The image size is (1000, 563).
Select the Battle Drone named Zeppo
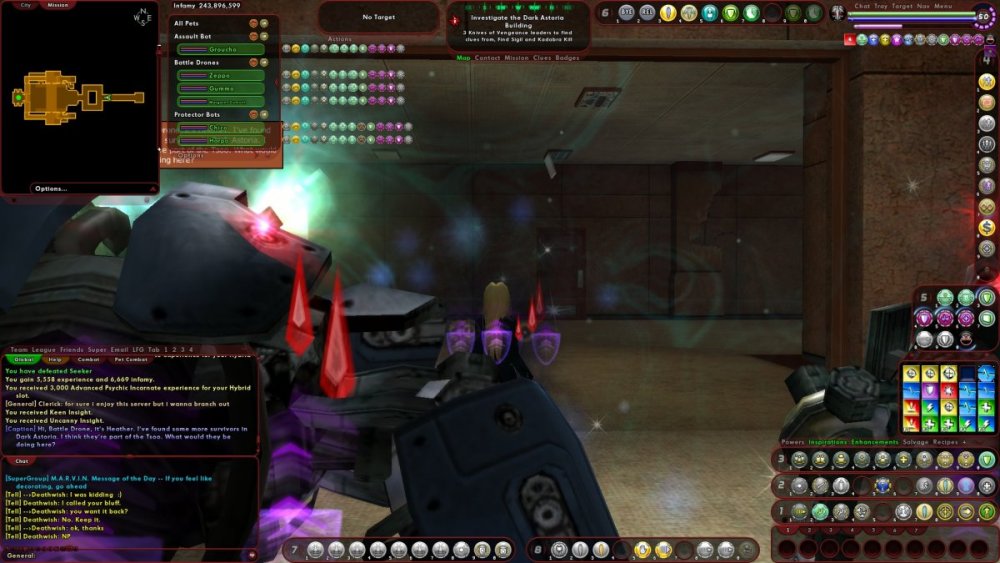(x=221, y=75)
